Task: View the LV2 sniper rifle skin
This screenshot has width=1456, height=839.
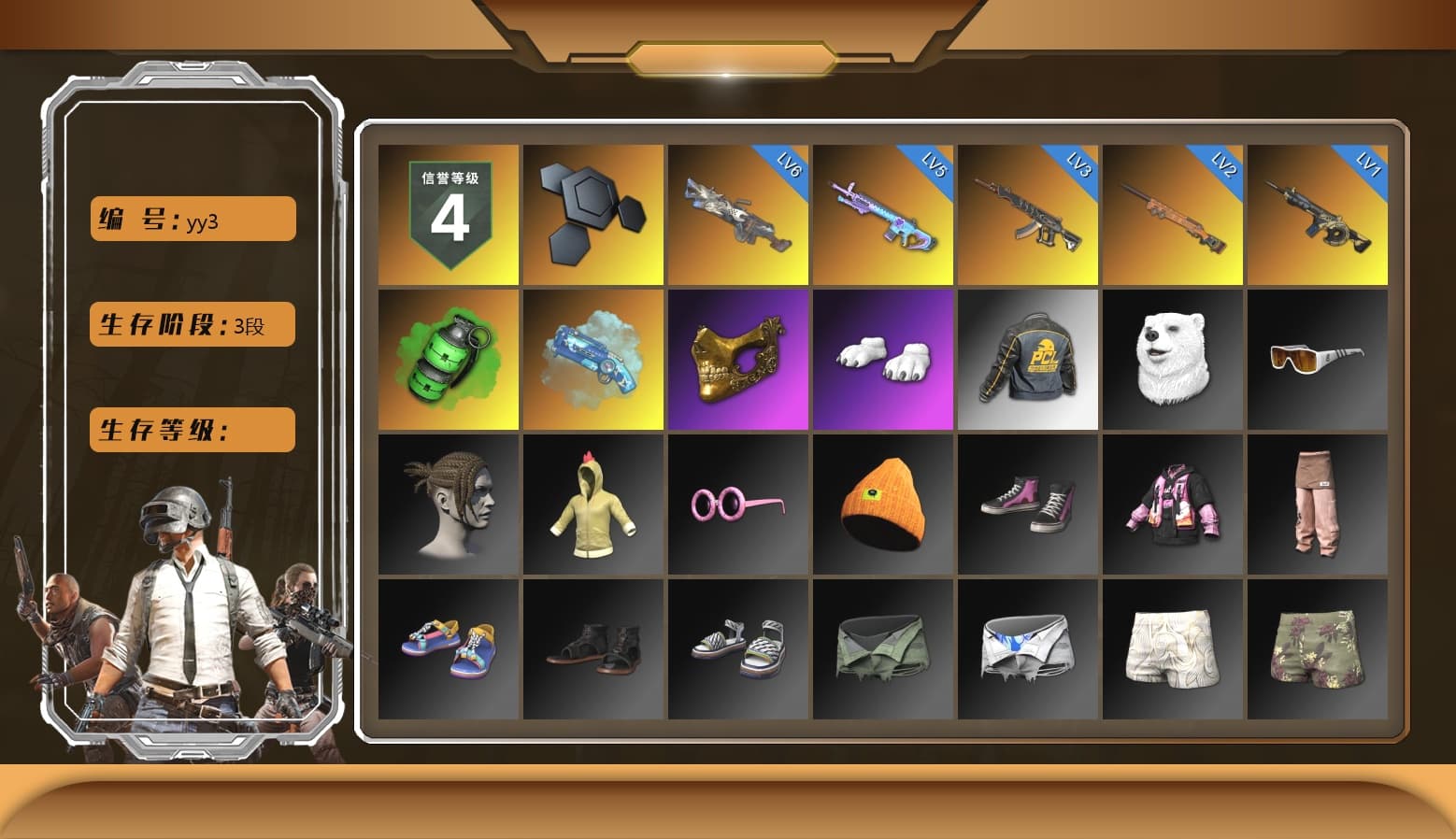Action: point(1173,215)
